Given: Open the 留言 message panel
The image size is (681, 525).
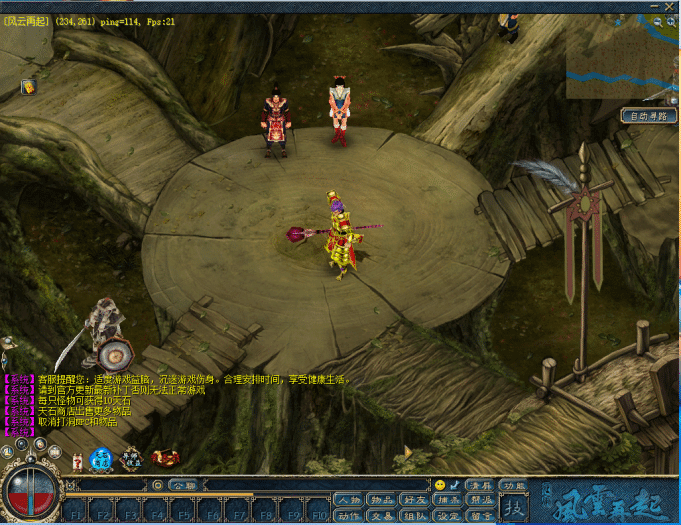Looking at the screenshot, I should (x=481, y=516).
